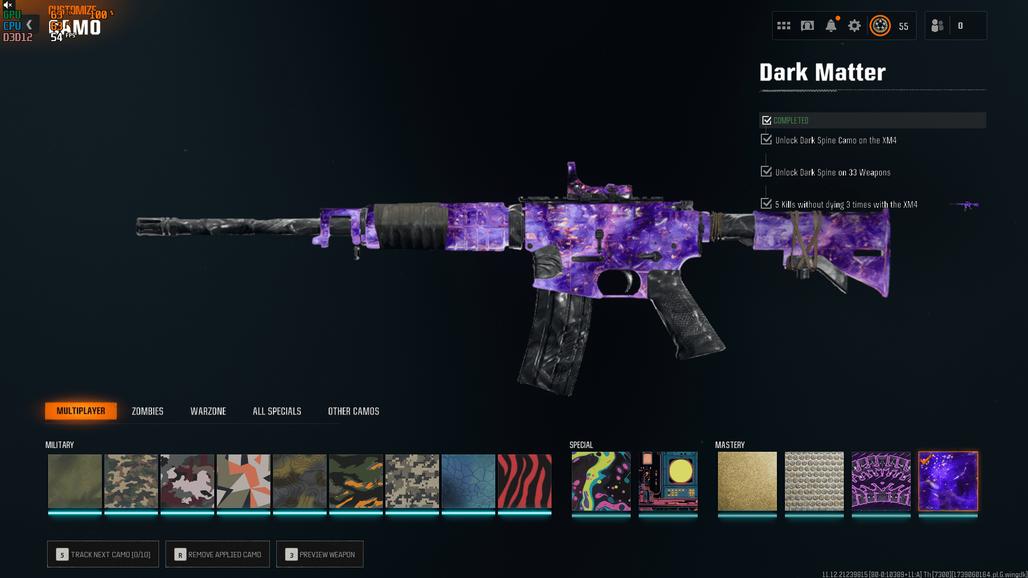Choose the blue scale pattern camo

pyautogui.click(x=468, y=482)
